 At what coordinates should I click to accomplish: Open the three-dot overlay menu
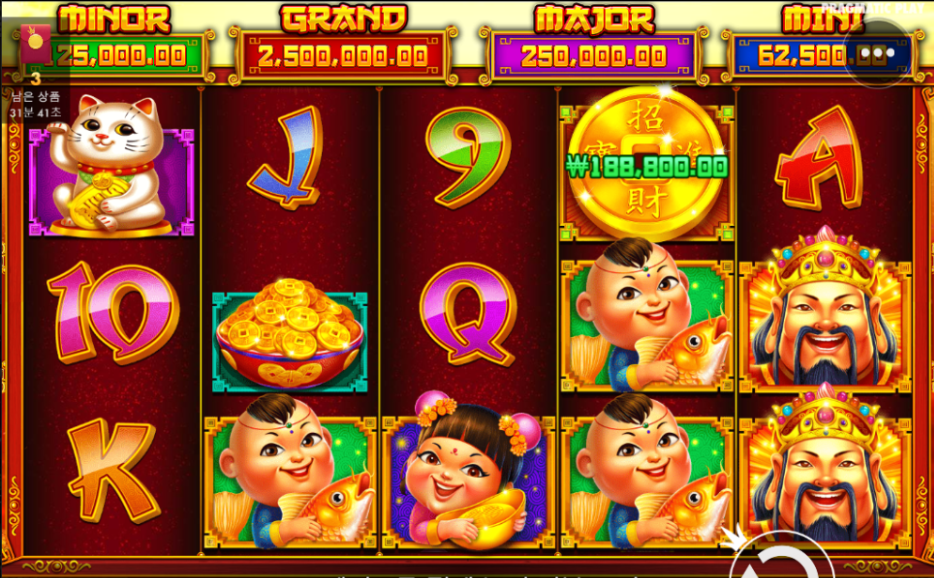878,53
